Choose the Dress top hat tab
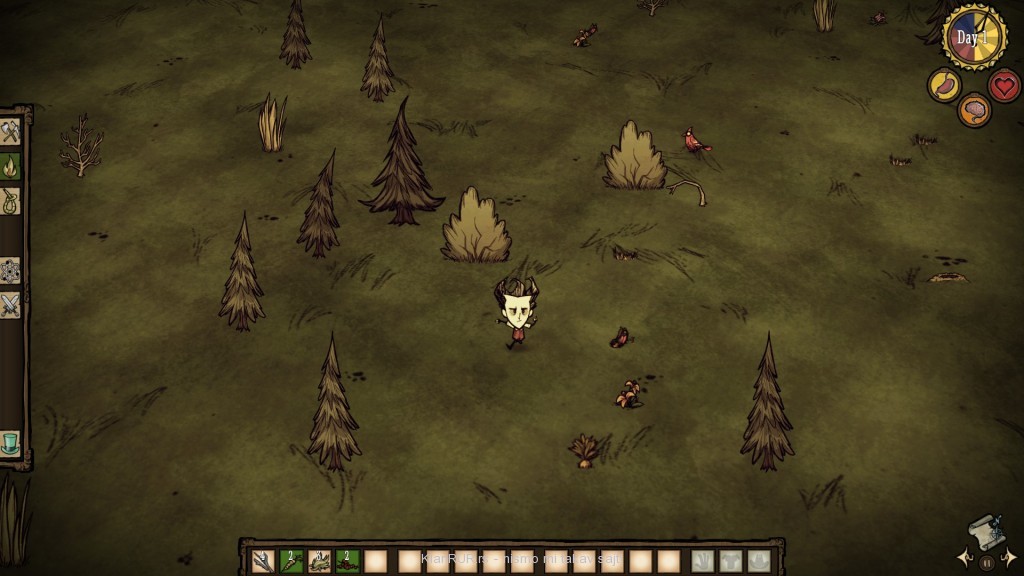Viewport: 1024px width, 576px height. point(10,441)
